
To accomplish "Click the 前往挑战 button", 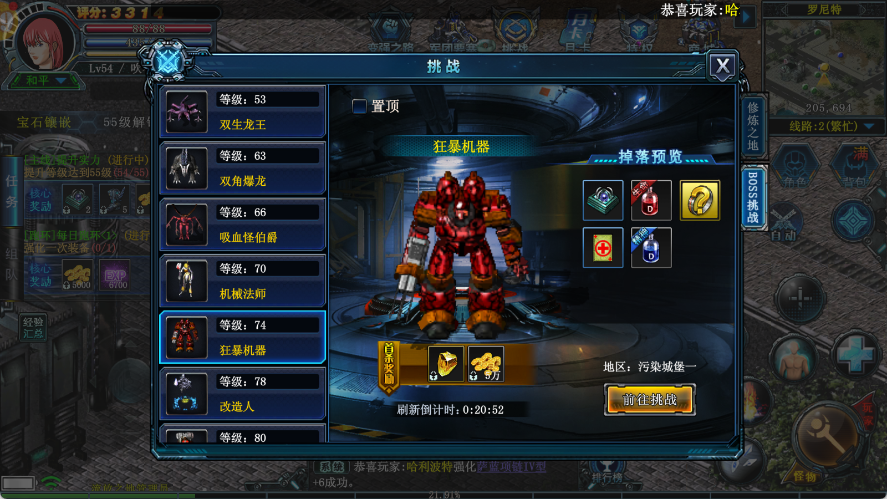I will click(x=649, y=399).
